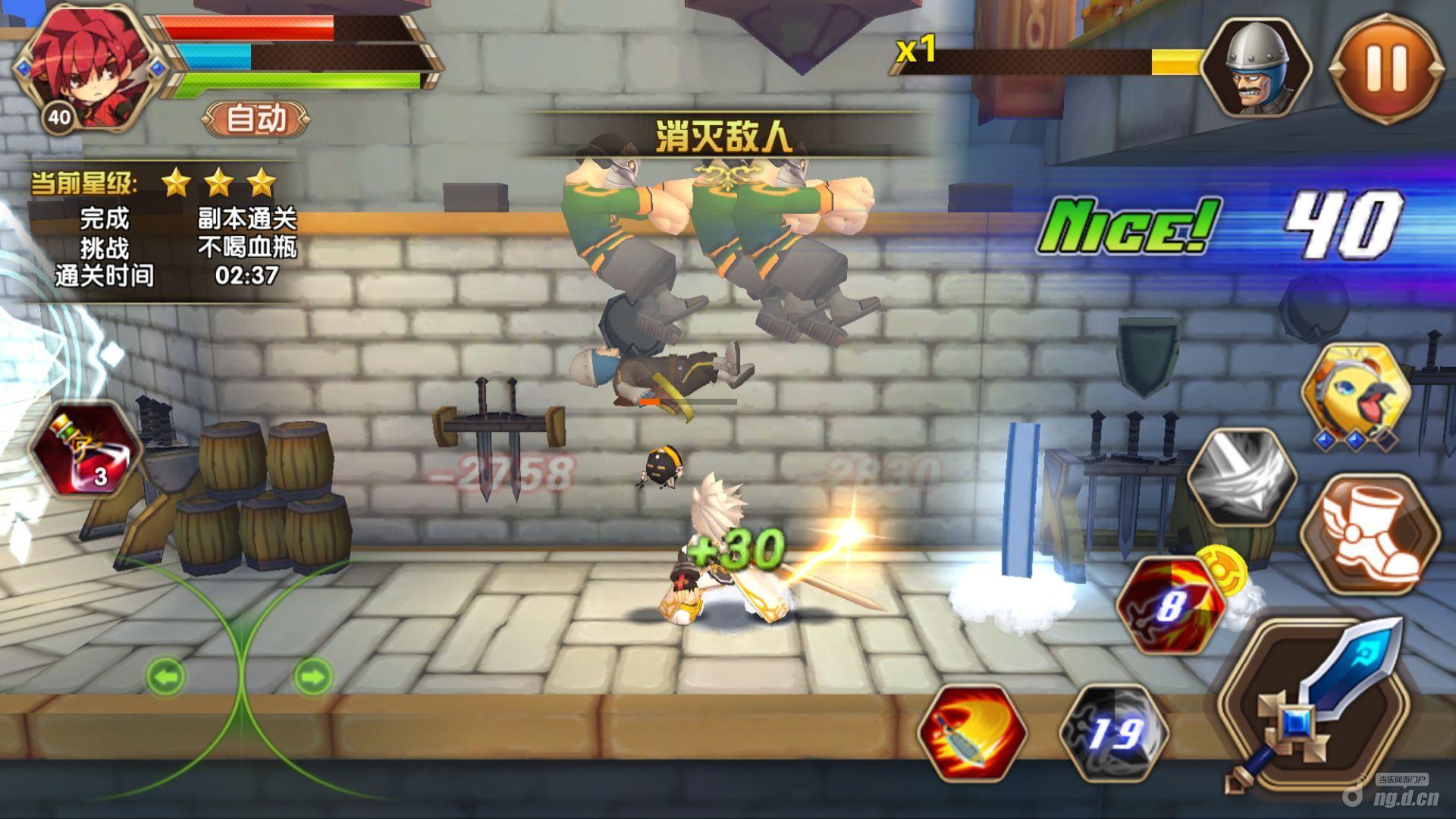1456x819 pixels.
Task: Tap the right movement arrow
Action: tap(312, 675)
